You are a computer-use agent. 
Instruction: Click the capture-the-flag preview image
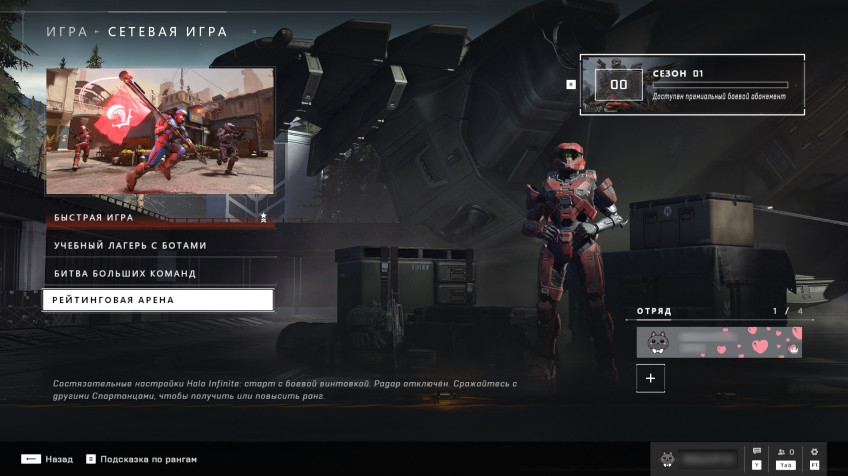pos(160,131)
